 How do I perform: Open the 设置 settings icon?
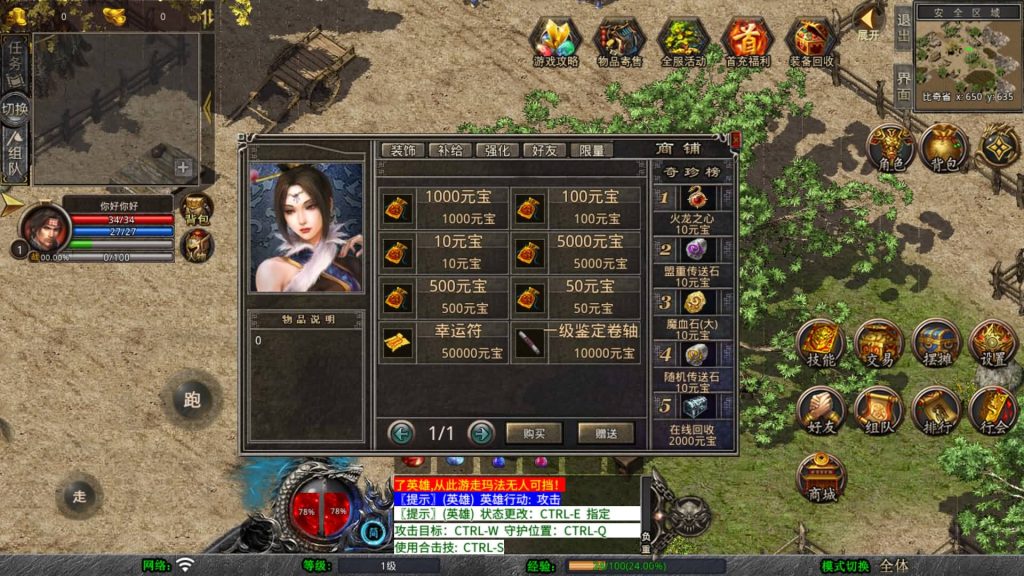992,344
